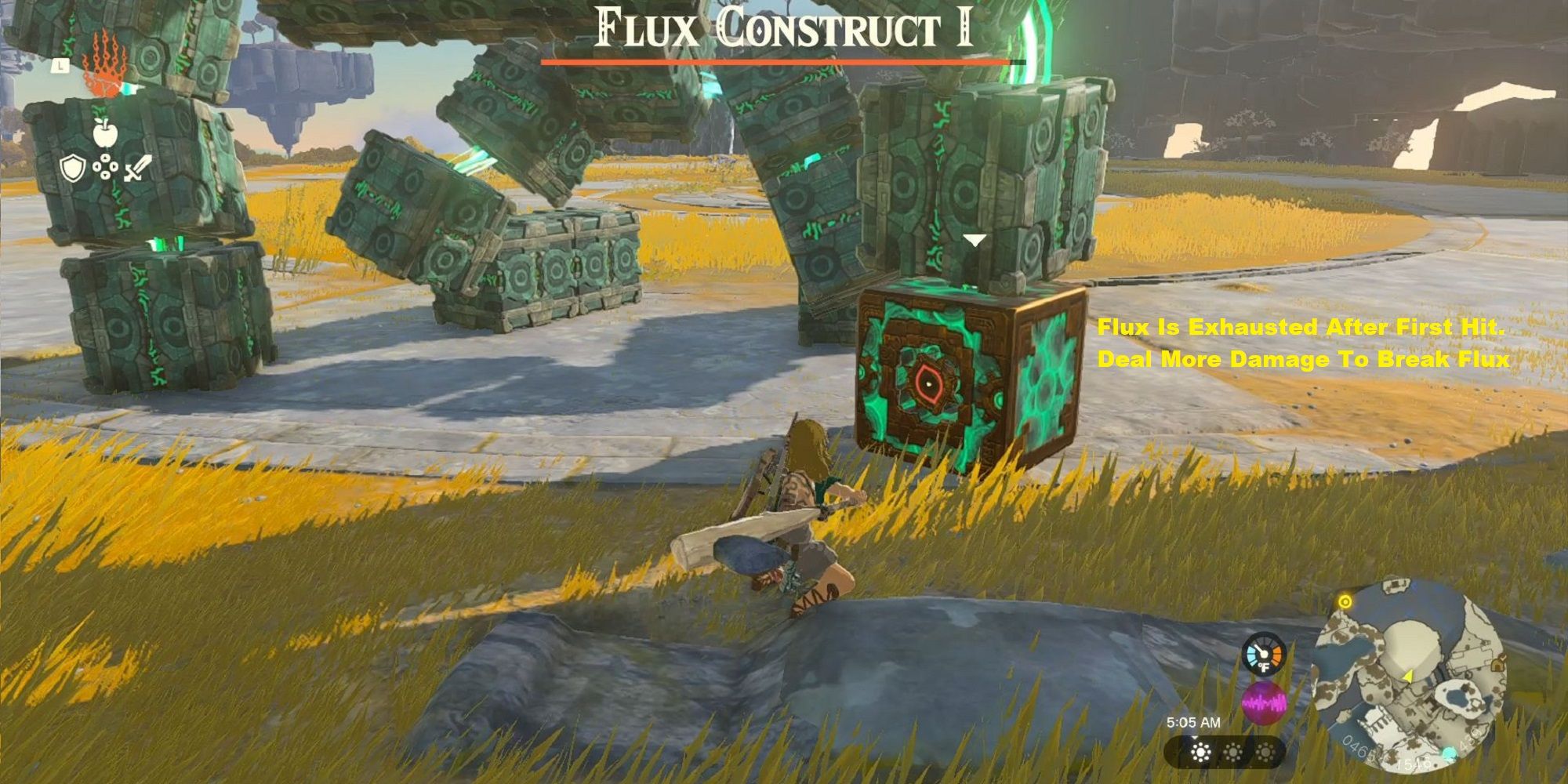1568x784 pixels.
Task: Select the D-pad icon between shield and sword
Action: tap(105, 166)
